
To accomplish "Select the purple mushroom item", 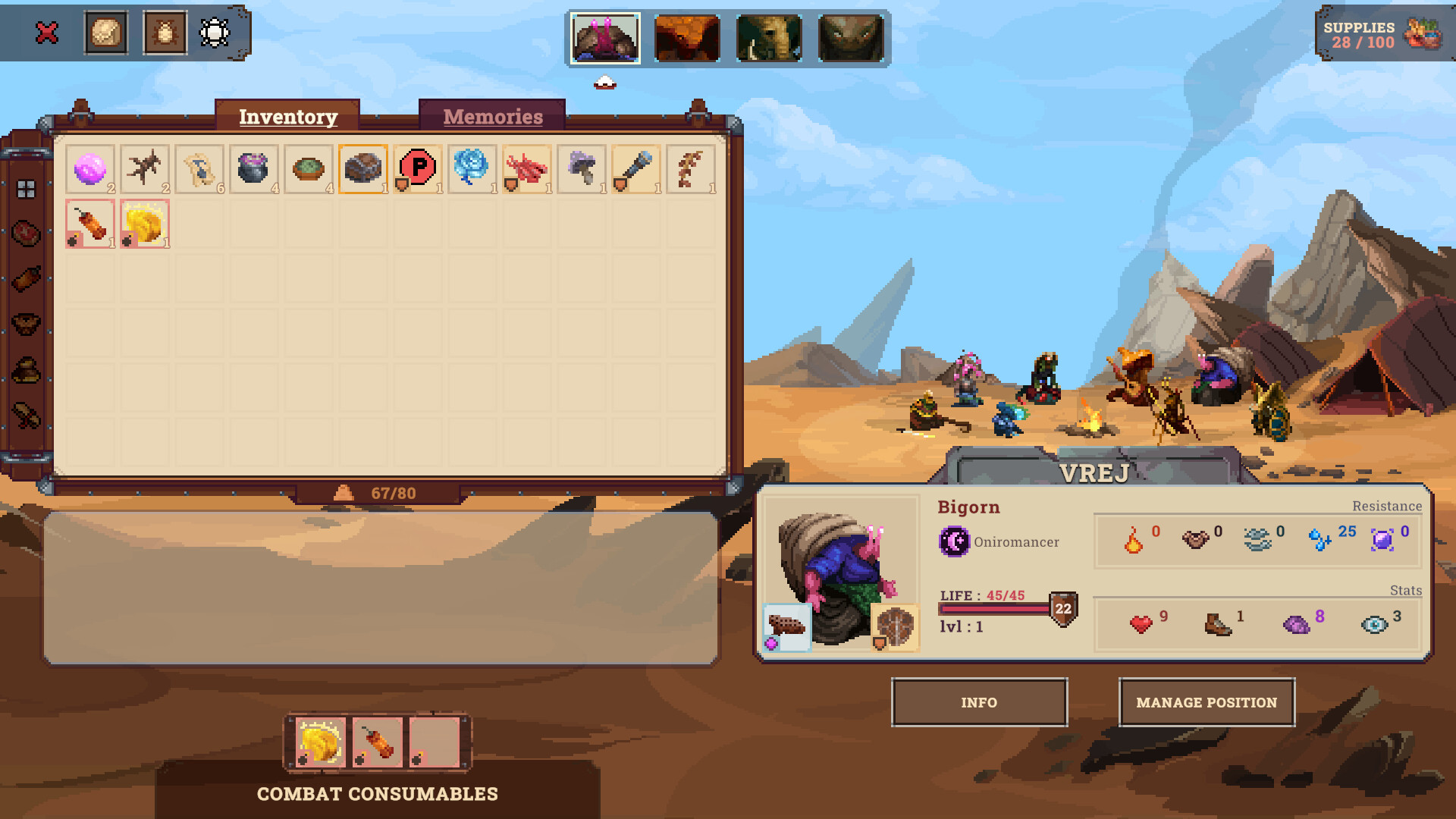I will pyautogui.click(x=582, y=168).
